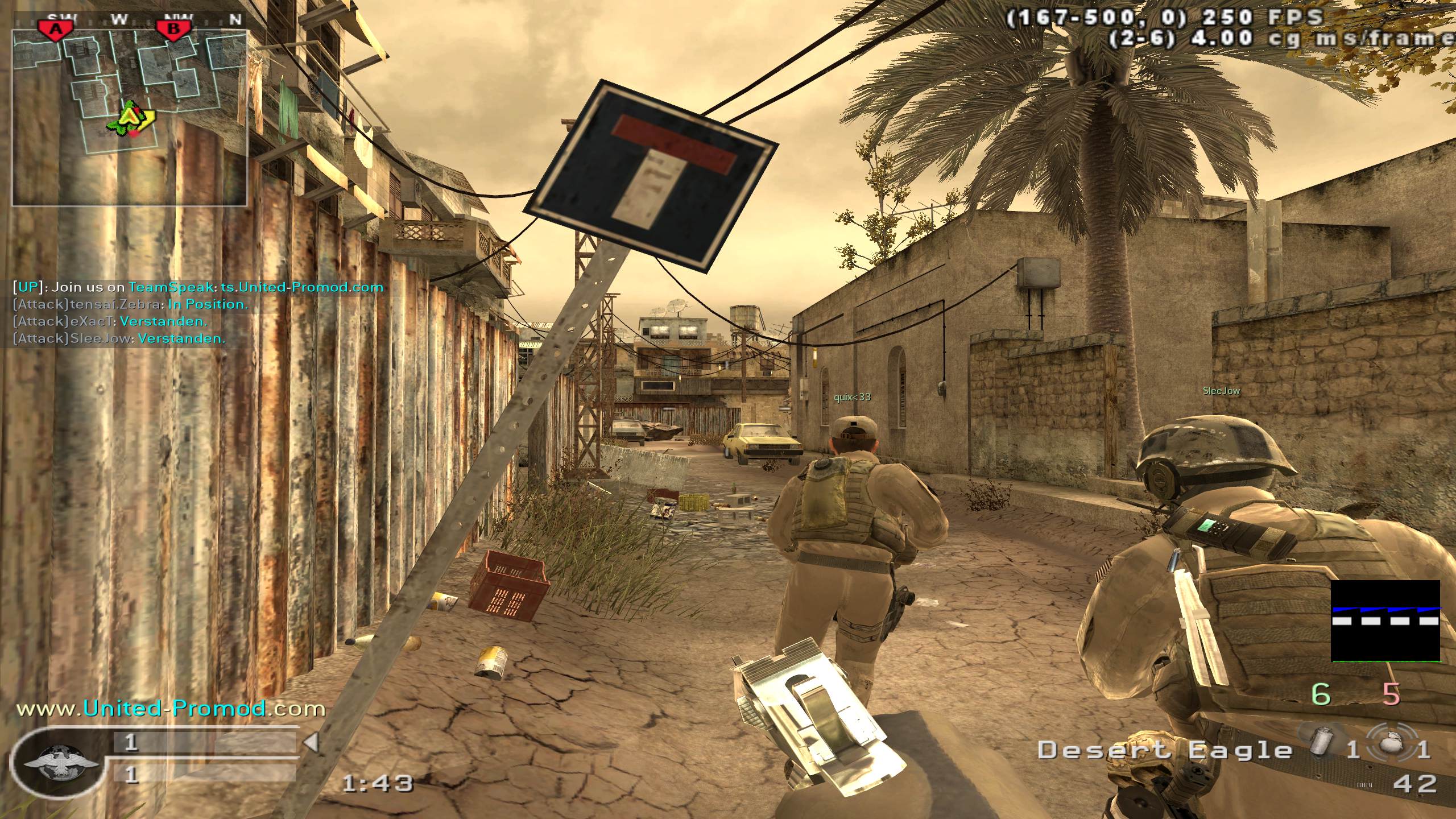
Task: Click the www.United-Promod.com server watermark
Action: click(x=171, y=709)
